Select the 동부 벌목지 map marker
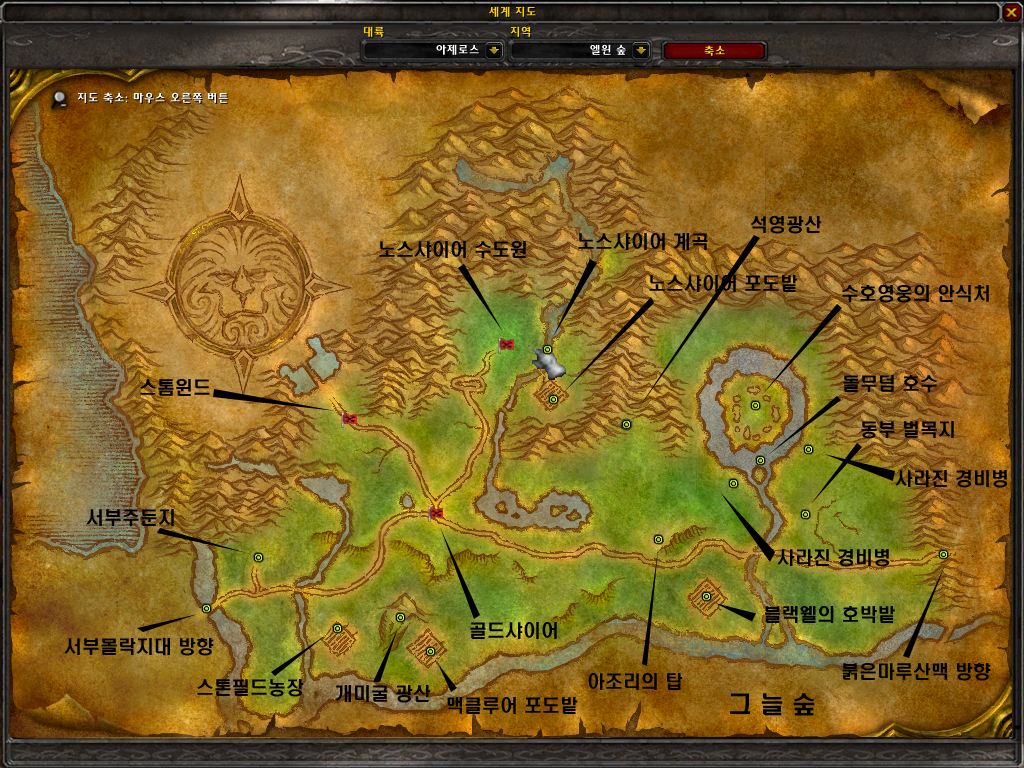 [x=806, y=514]
